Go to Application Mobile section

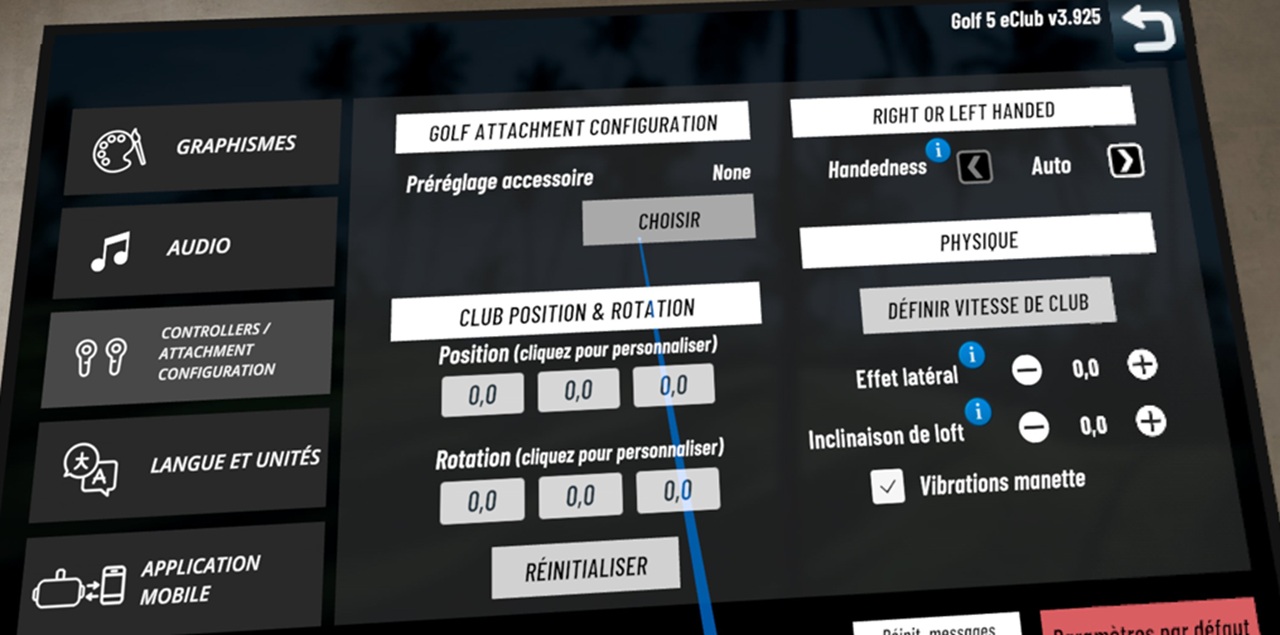coord(172,580)
